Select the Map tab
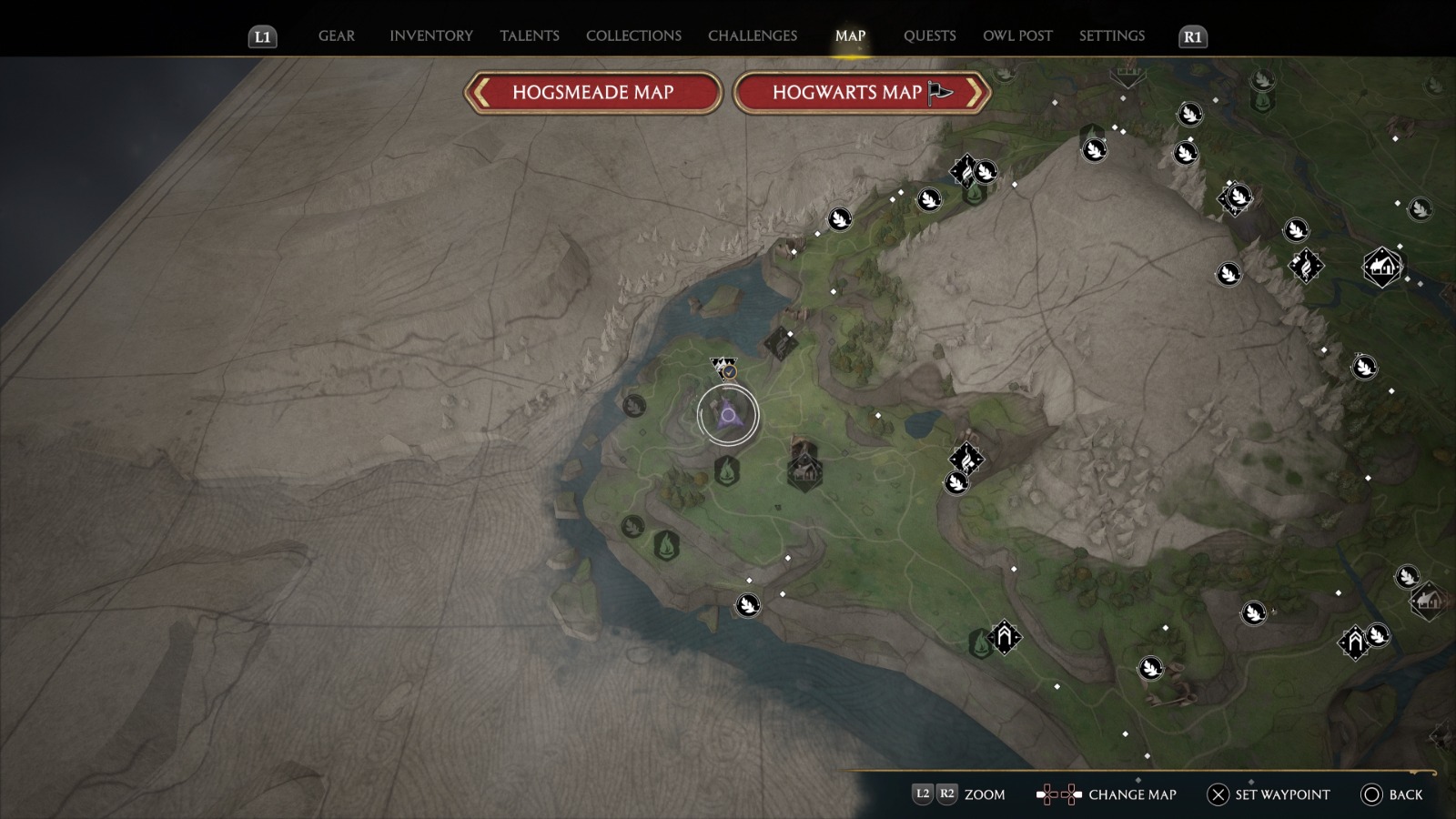The height and width of the screenshot is (819, 1456). [x=850, y=35]
